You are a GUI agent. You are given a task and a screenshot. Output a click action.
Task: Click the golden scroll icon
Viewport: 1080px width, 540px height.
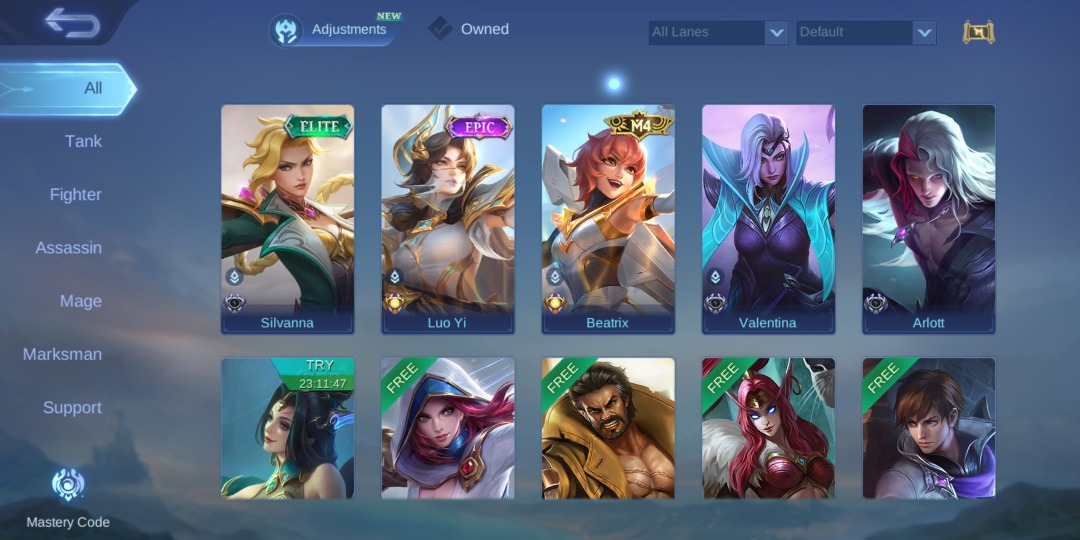tap(978, 32)
